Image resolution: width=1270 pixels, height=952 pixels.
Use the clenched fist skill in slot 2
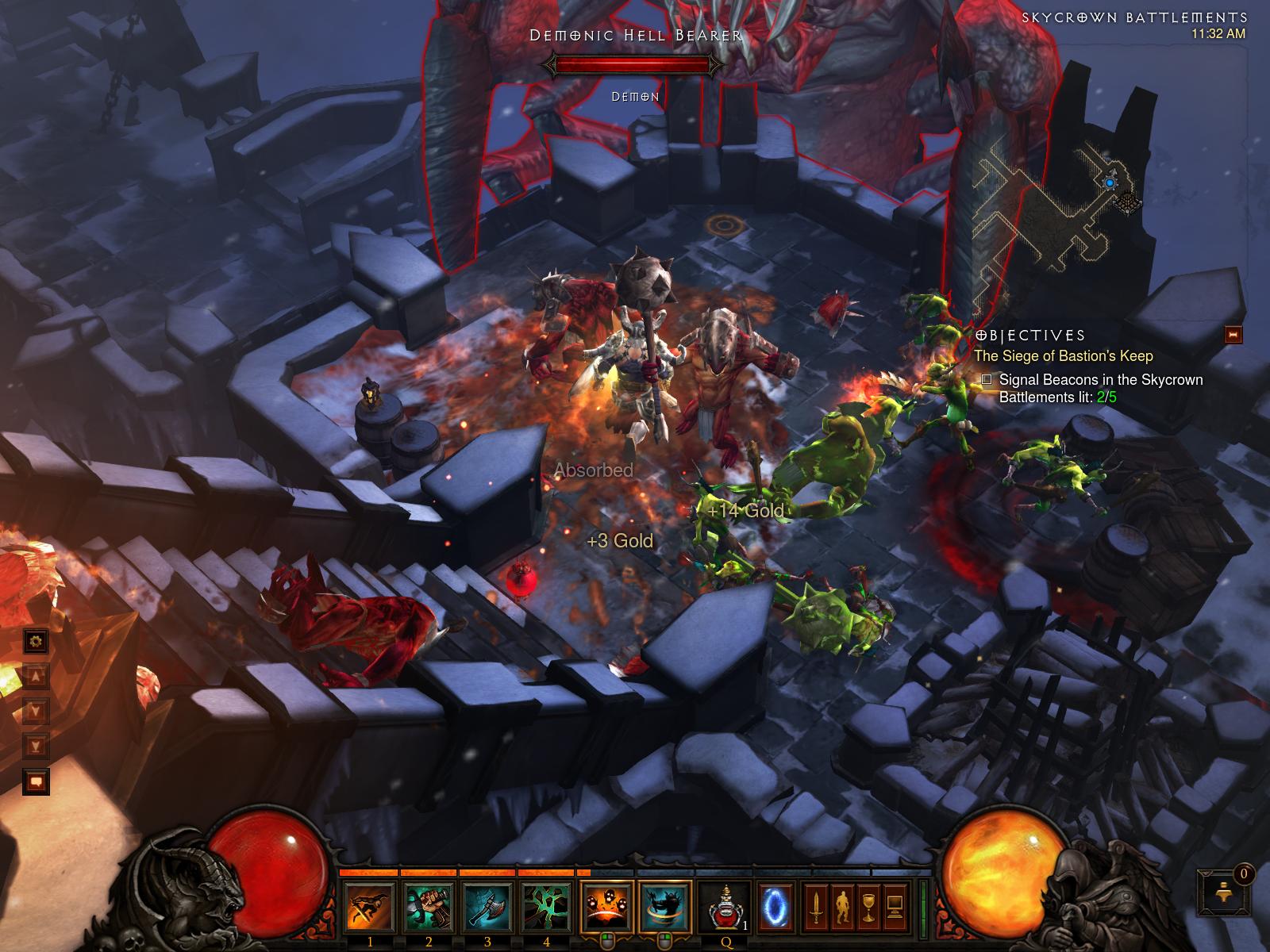point(429,907)
